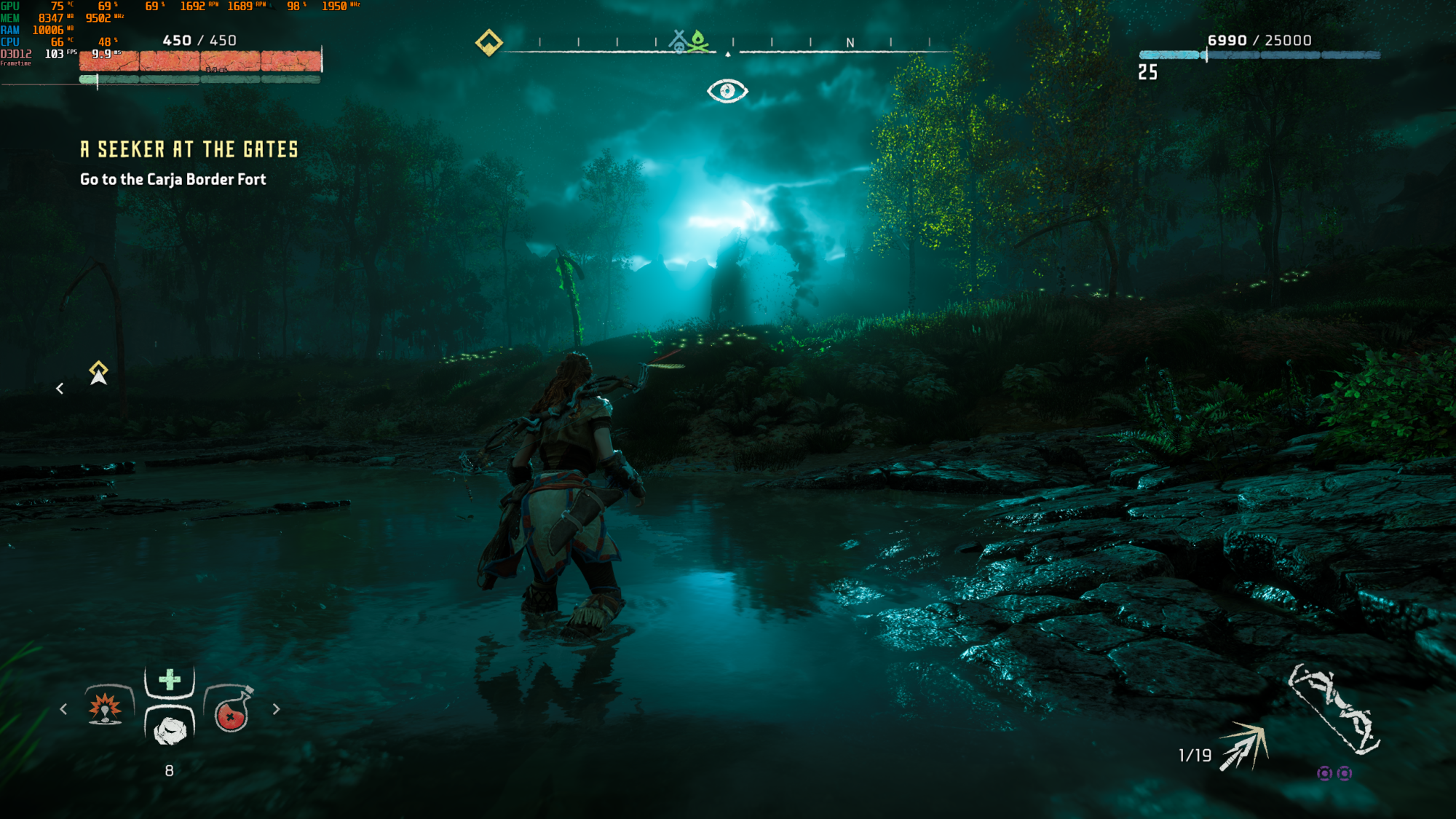Click the yellow quest waypoint marker with white arrow
This screenshot has width=1456, height=819.
(98, 372)
